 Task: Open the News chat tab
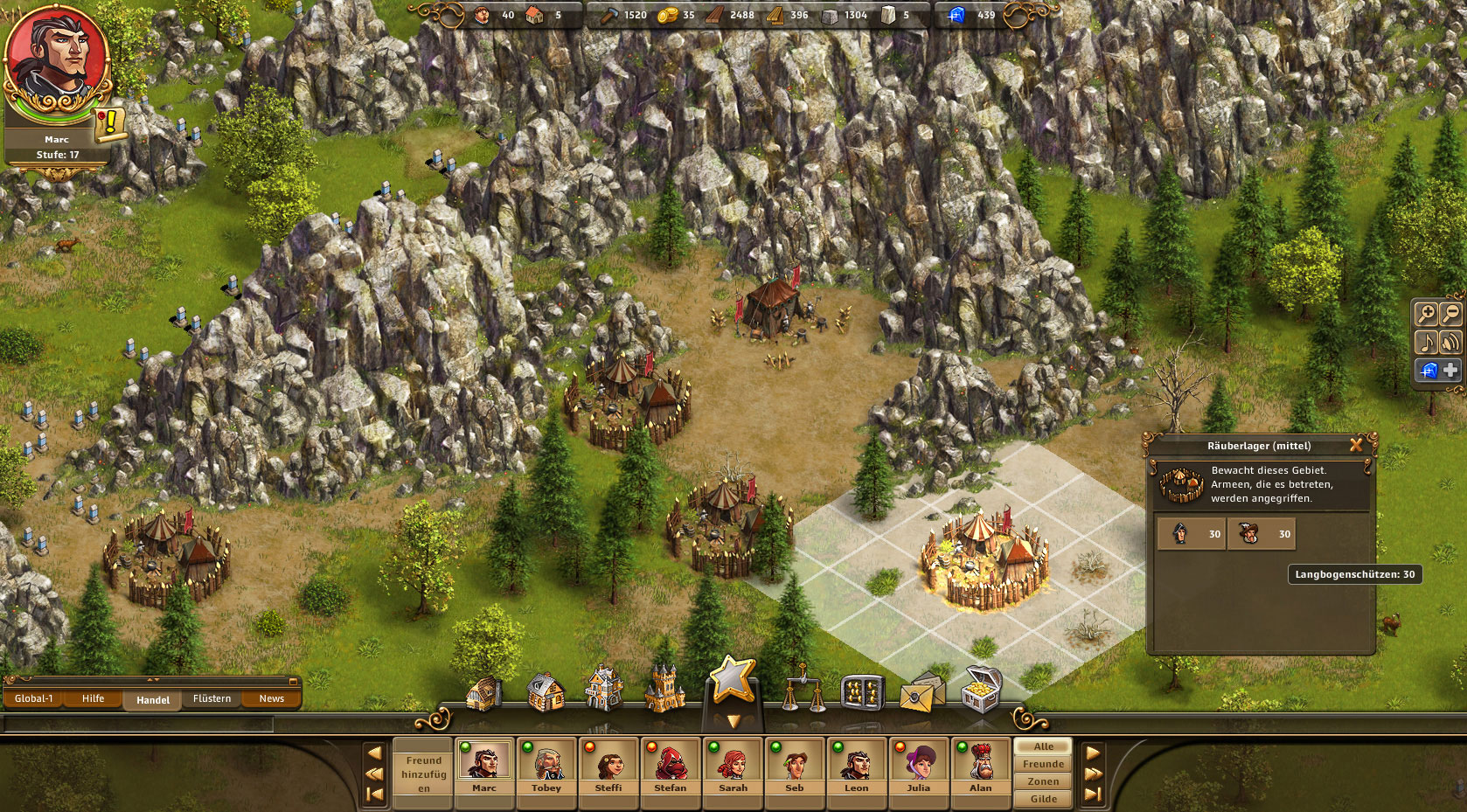click(x=271, y=698)
